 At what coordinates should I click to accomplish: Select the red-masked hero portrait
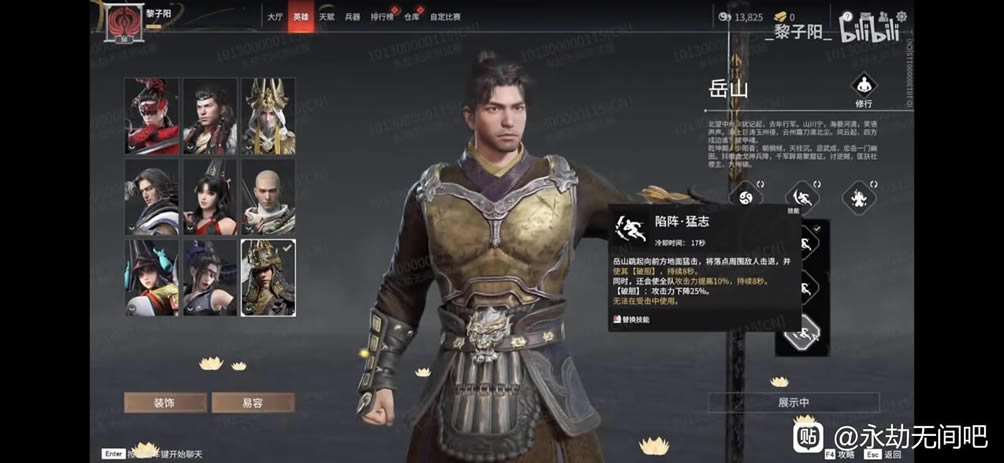tap(152, 116)
